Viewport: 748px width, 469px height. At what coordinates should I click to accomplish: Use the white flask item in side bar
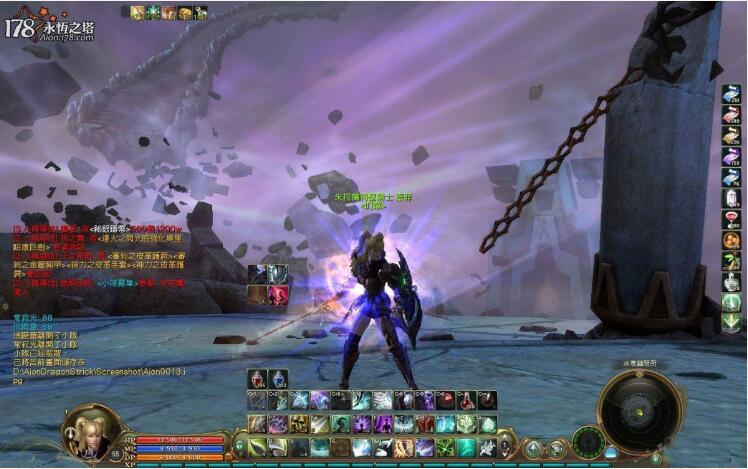(731, 282)
